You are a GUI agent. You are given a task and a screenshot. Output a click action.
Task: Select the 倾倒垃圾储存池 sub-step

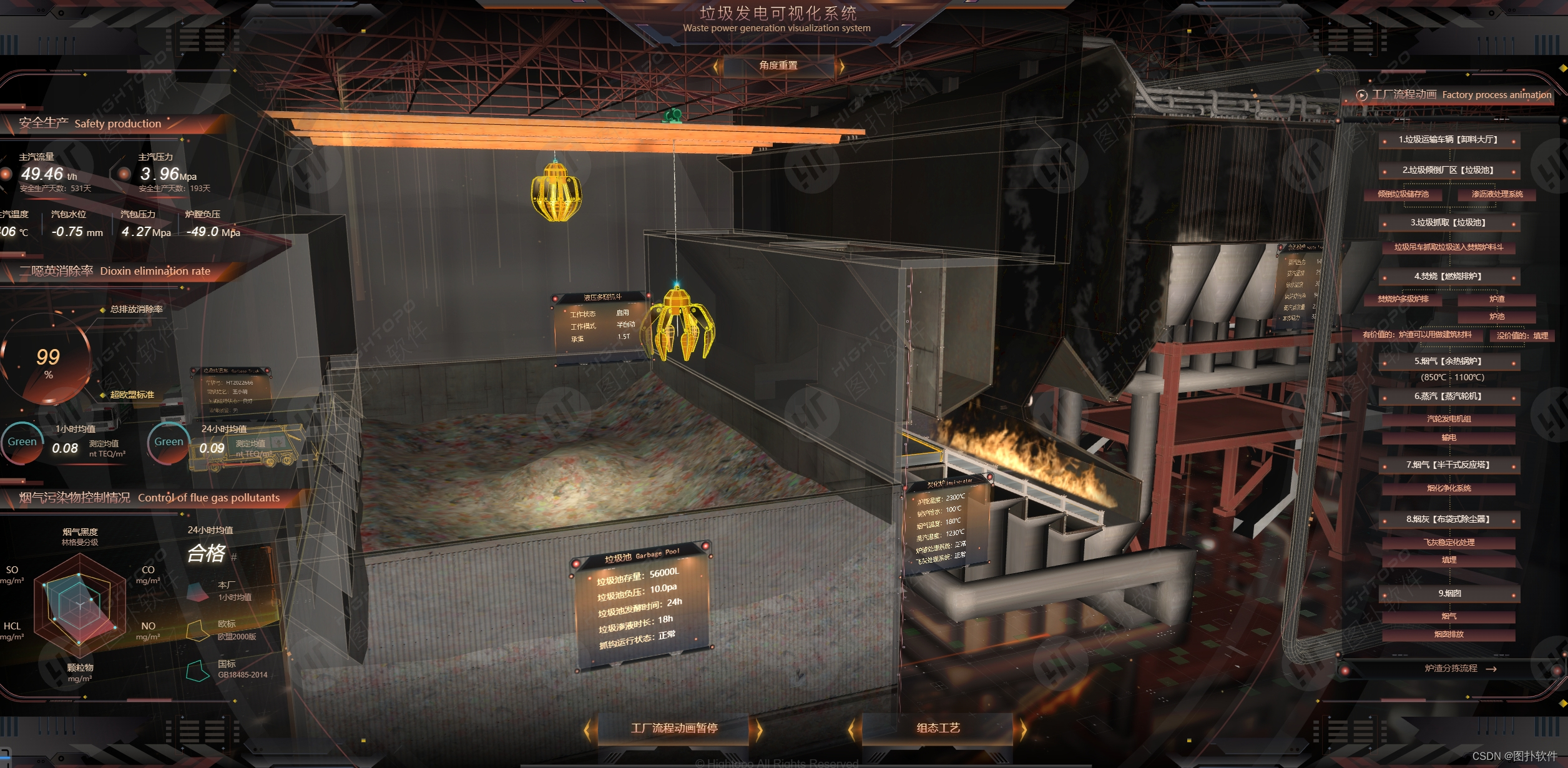1403,194
